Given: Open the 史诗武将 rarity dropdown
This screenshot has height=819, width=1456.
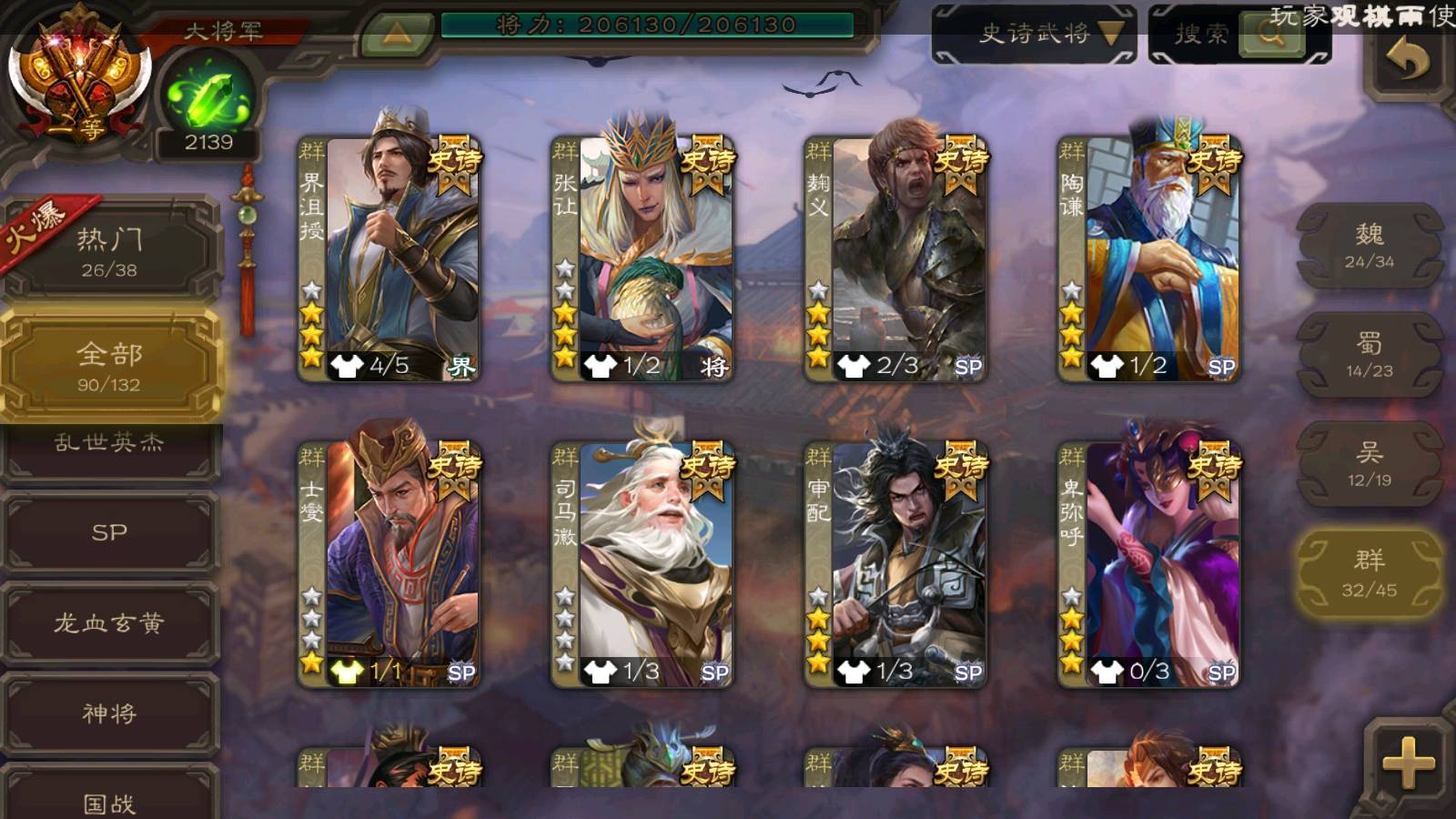Looking at the screenshot, I should pyautogui.click(x=1034, y=35).
